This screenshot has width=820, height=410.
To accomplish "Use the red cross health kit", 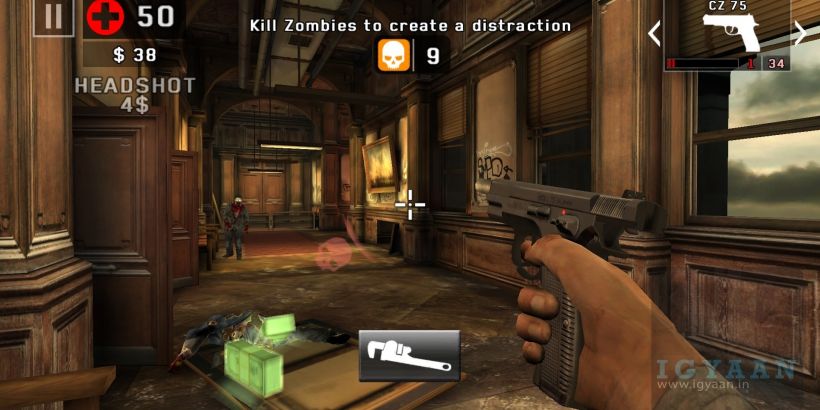I will pos(103,17).
